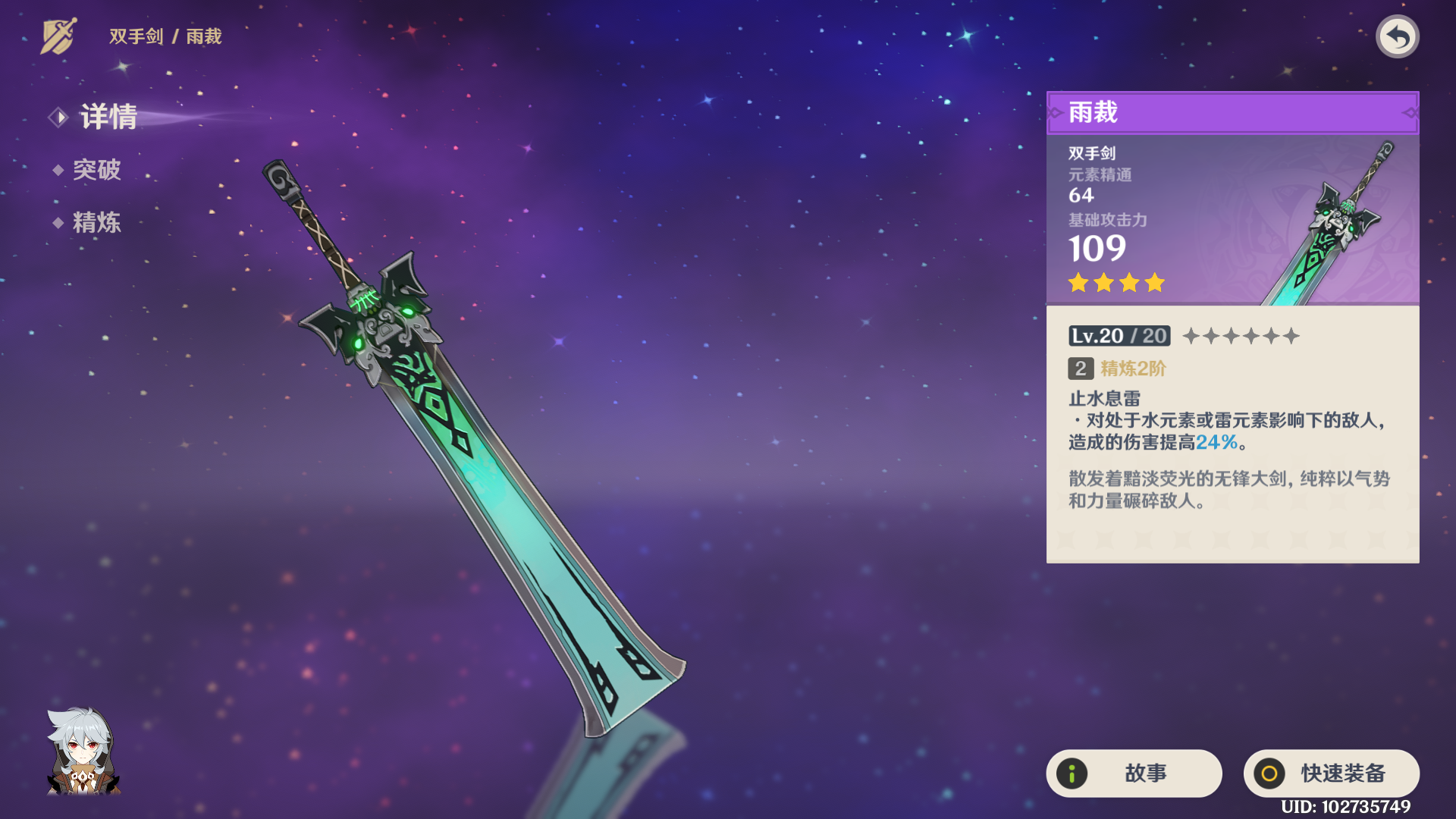Image resolution: width=1456 pixels, height=819 pixels.
Task: Click the Lv.20/20 level label
Action: pyautogui.click(x=1119, y=335)
